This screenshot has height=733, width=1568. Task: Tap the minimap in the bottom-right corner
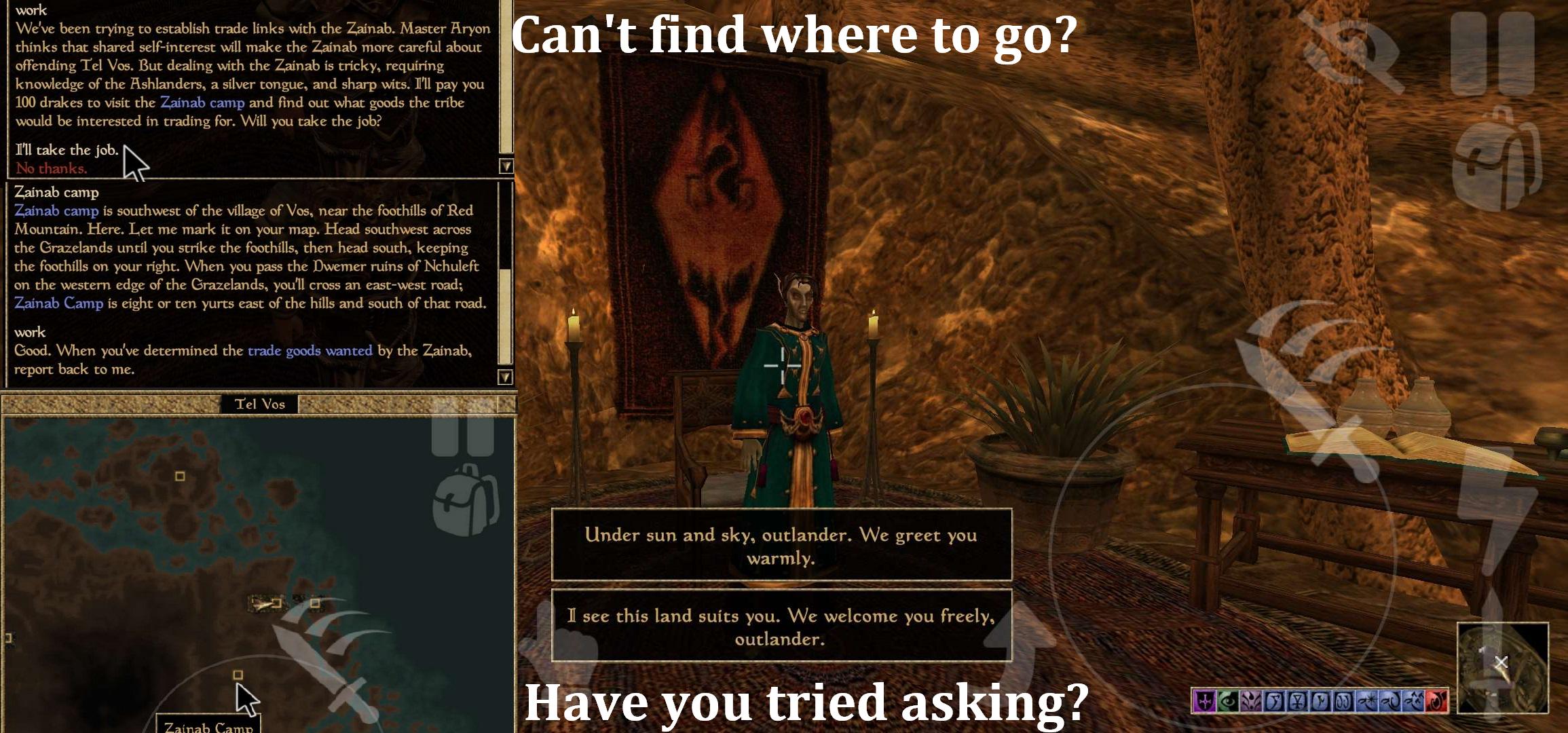tap(1504, 669)
